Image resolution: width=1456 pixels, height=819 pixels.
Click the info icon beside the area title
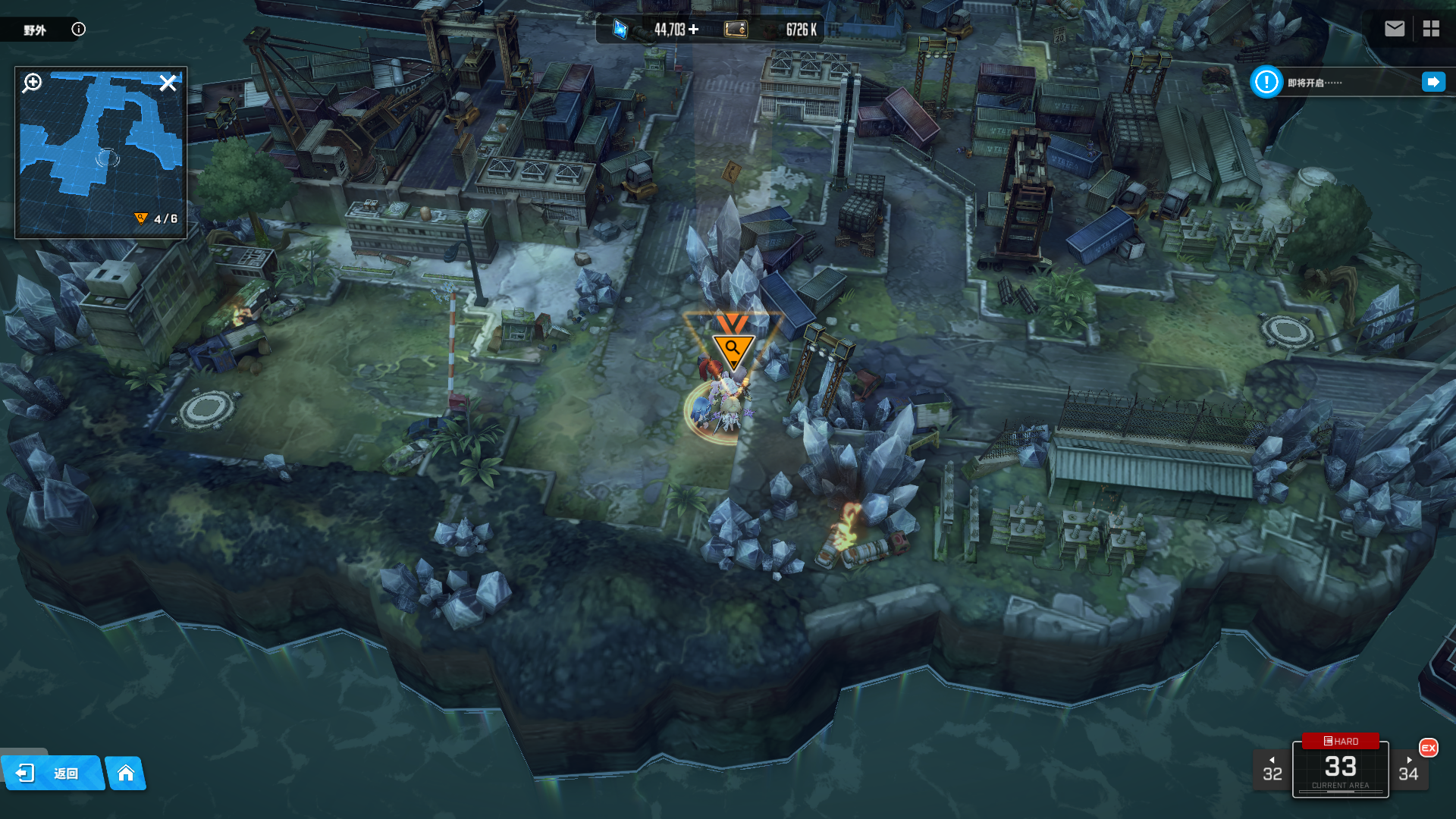click(79, 30)
